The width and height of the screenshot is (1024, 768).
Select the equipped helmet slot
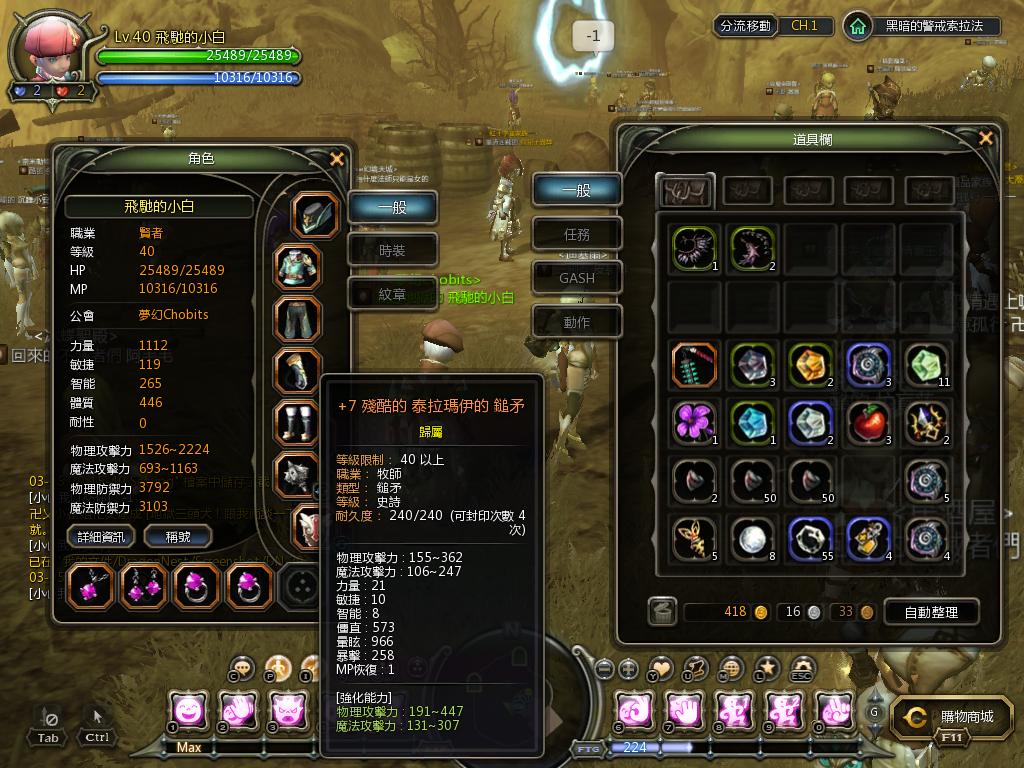[316, 215]
